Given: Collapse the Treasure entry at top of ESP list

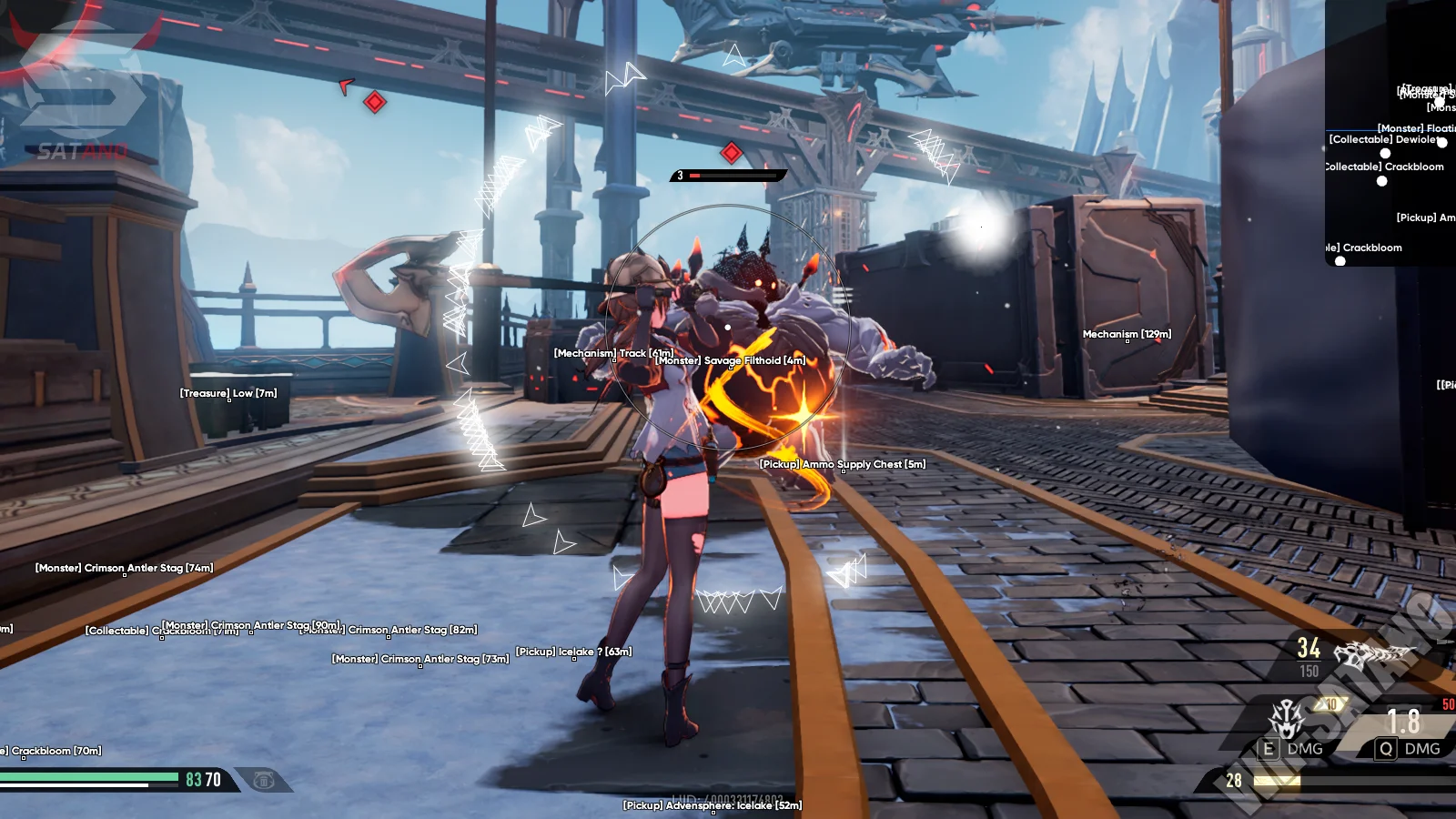Looking at the screenshot, I should (1422, 90).
